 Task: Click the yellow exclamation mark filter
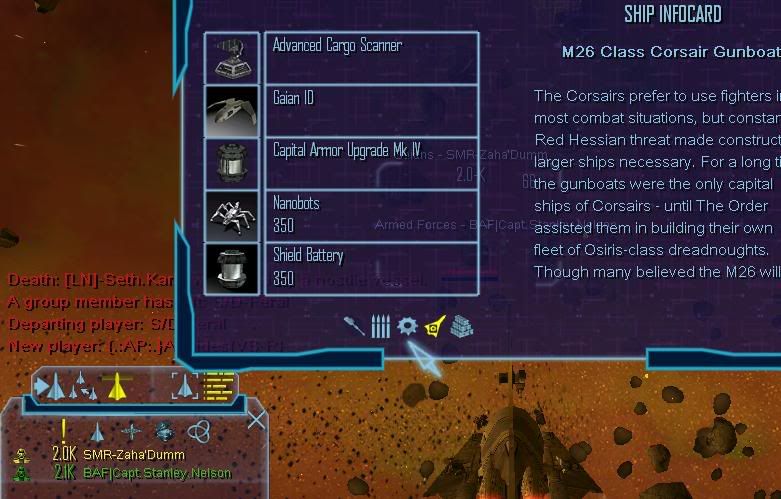coord(62,431)
